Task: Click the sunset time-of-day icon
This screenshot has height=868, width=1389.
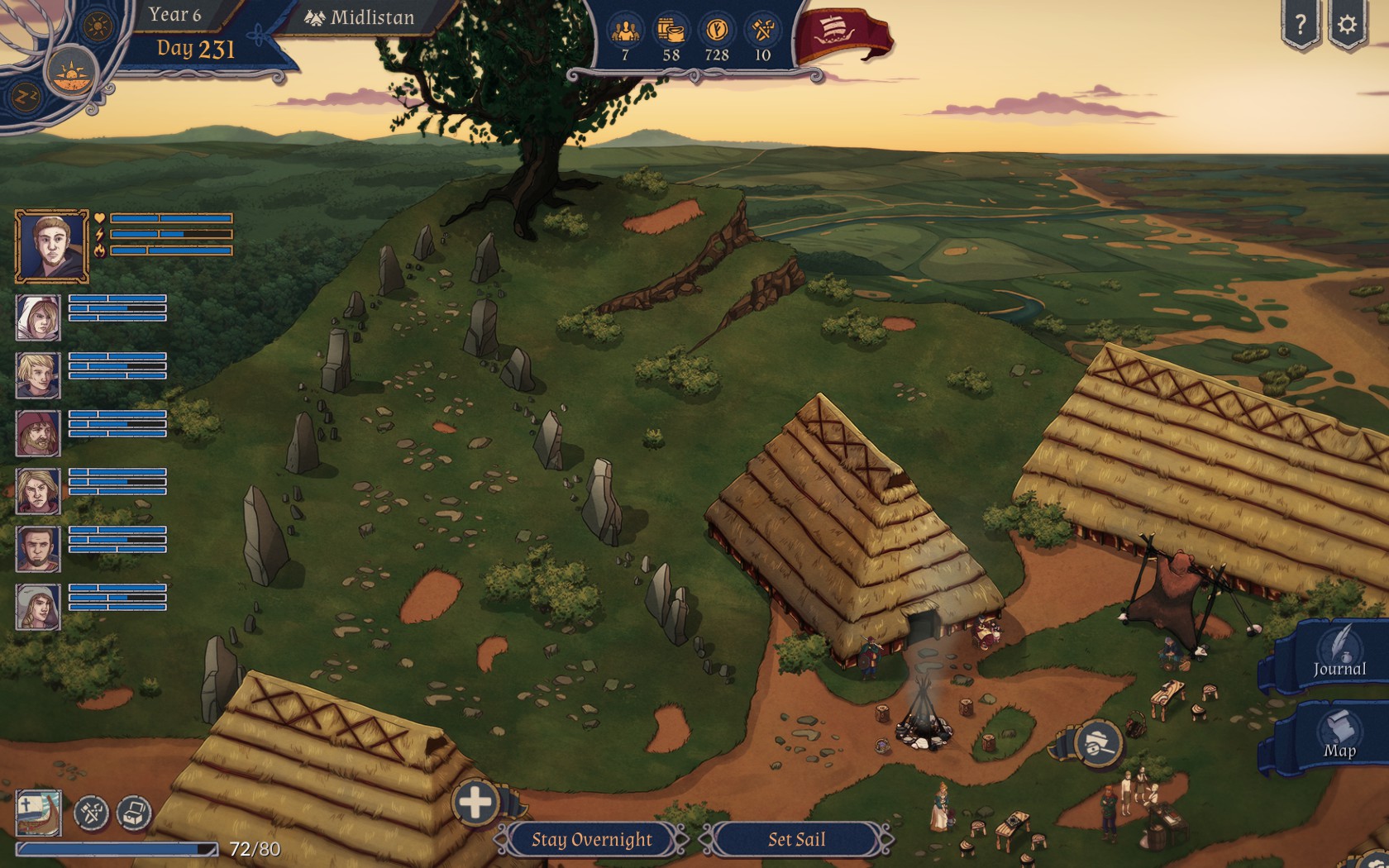Action: tap(71, 74)
